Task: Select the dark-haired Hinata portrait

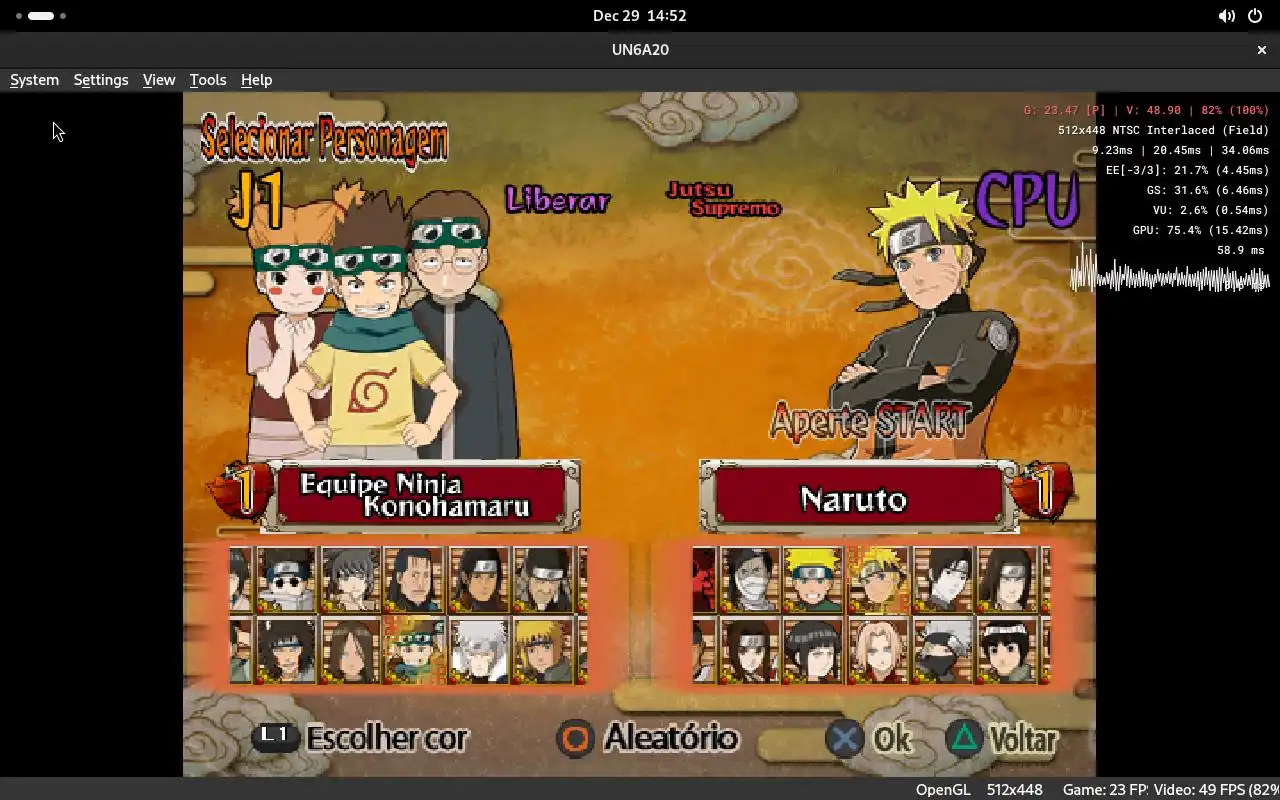Action: click(x=813, y=650)
